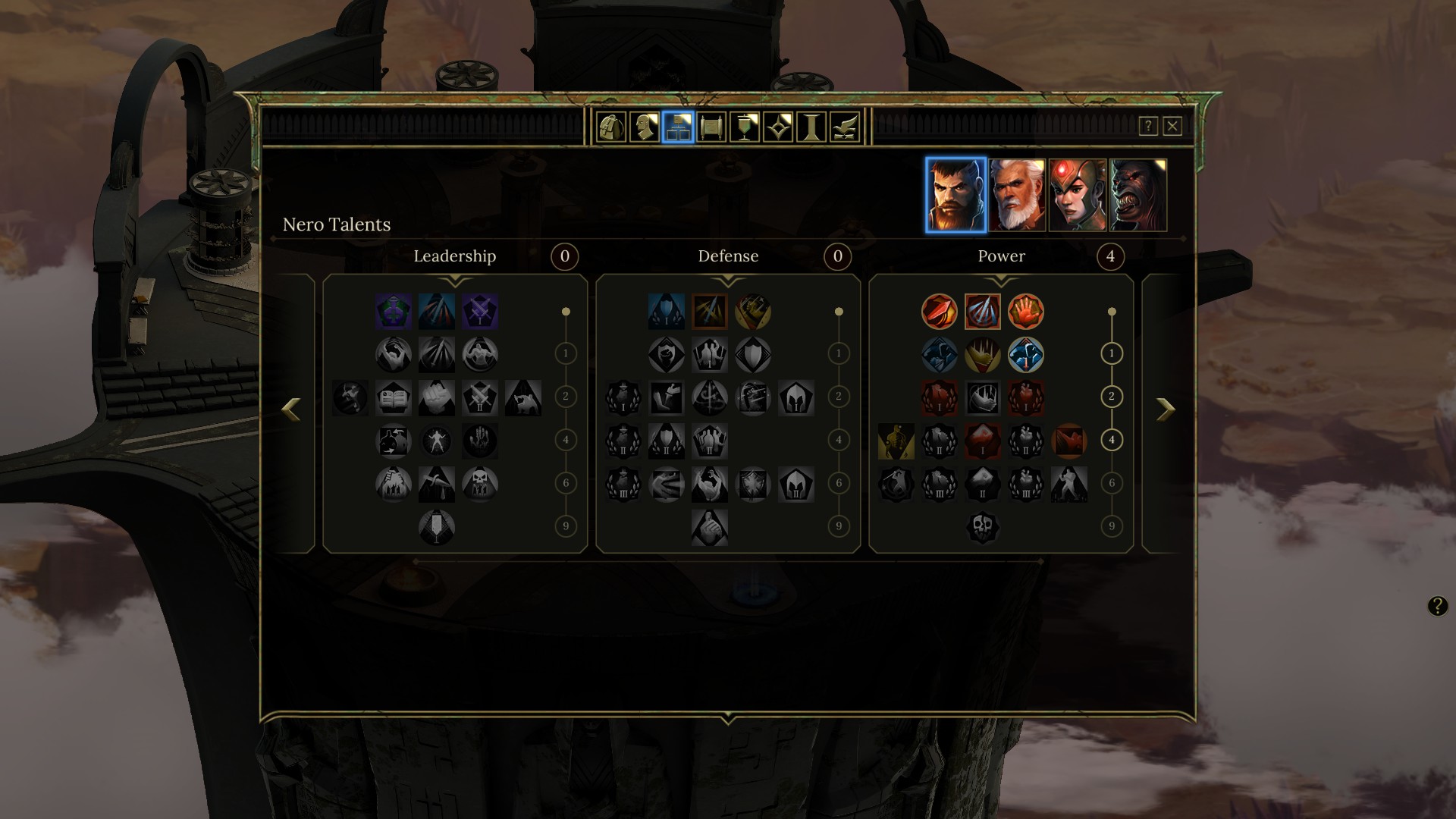Select the red open hand Power talent
This screenshot has height=819, width=1456.
click(1026, 312)
